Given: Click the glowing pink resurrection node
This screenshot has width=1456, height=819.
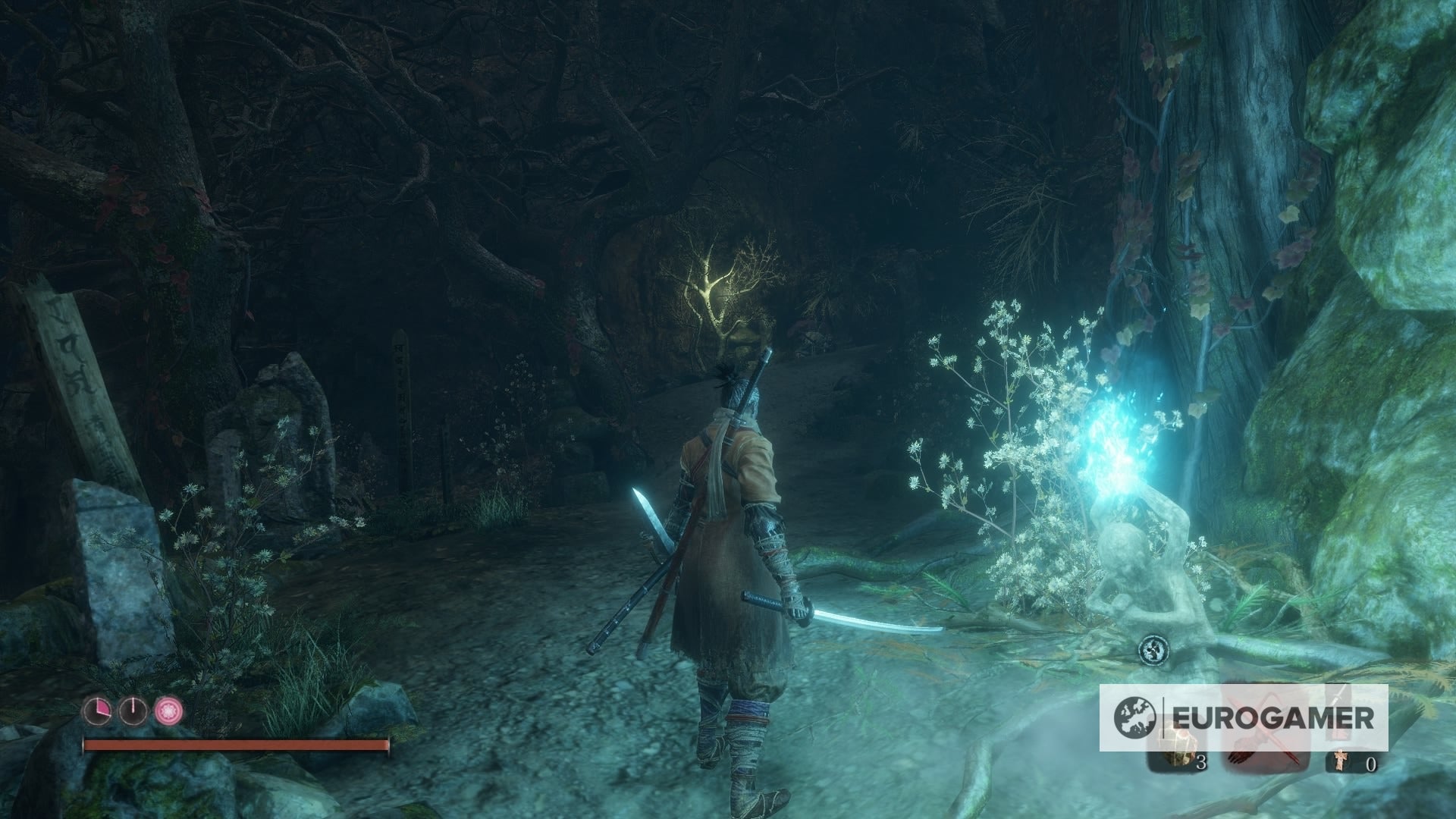Looking at the screenshot, I should pos(168,711).
